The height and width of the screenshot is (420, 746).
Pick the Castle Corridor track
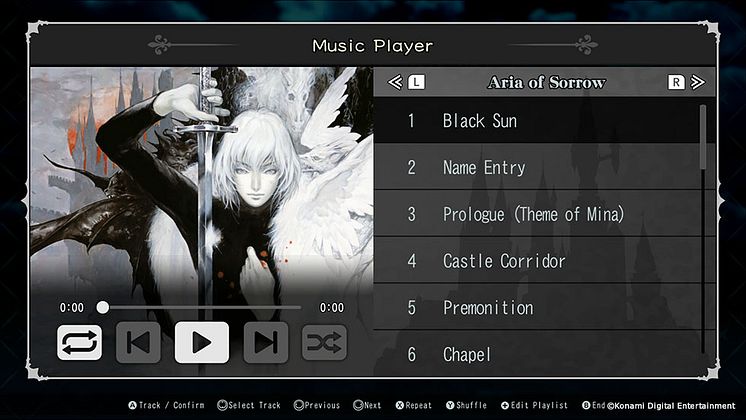(x=540, y=261)
